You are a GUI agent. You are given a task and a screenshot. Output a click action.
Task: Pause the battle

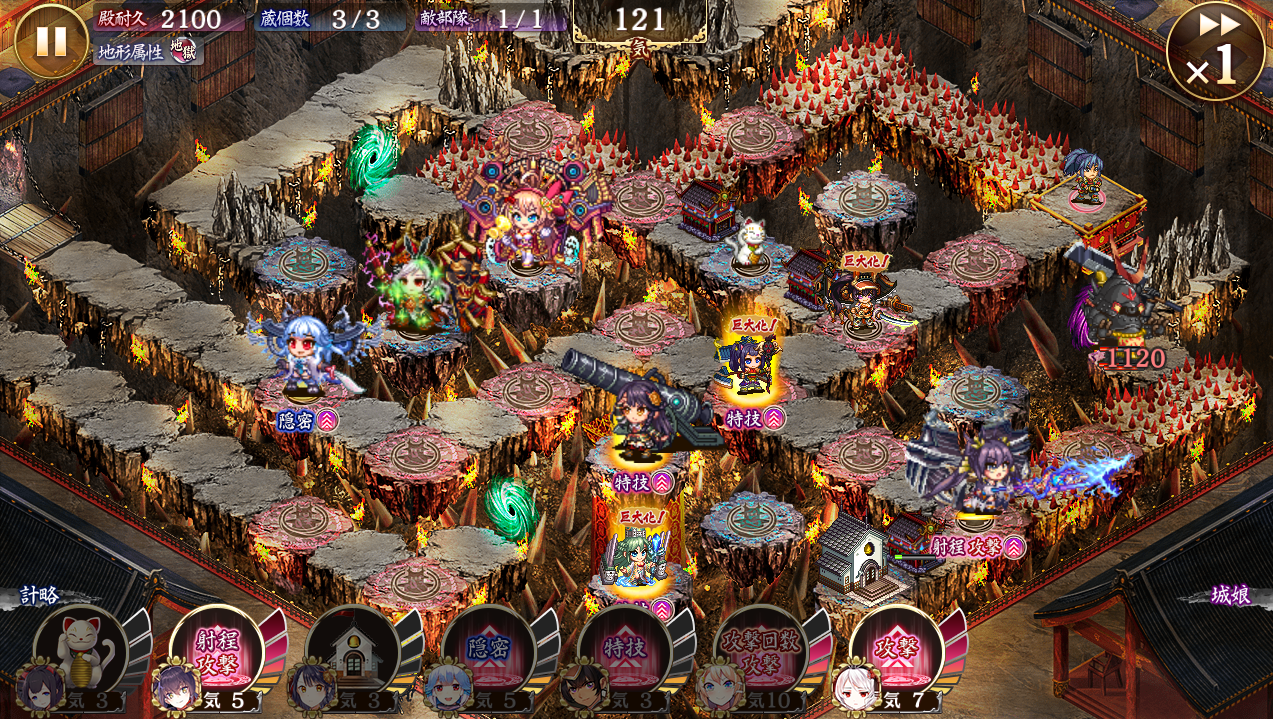(x=51, y=41)
